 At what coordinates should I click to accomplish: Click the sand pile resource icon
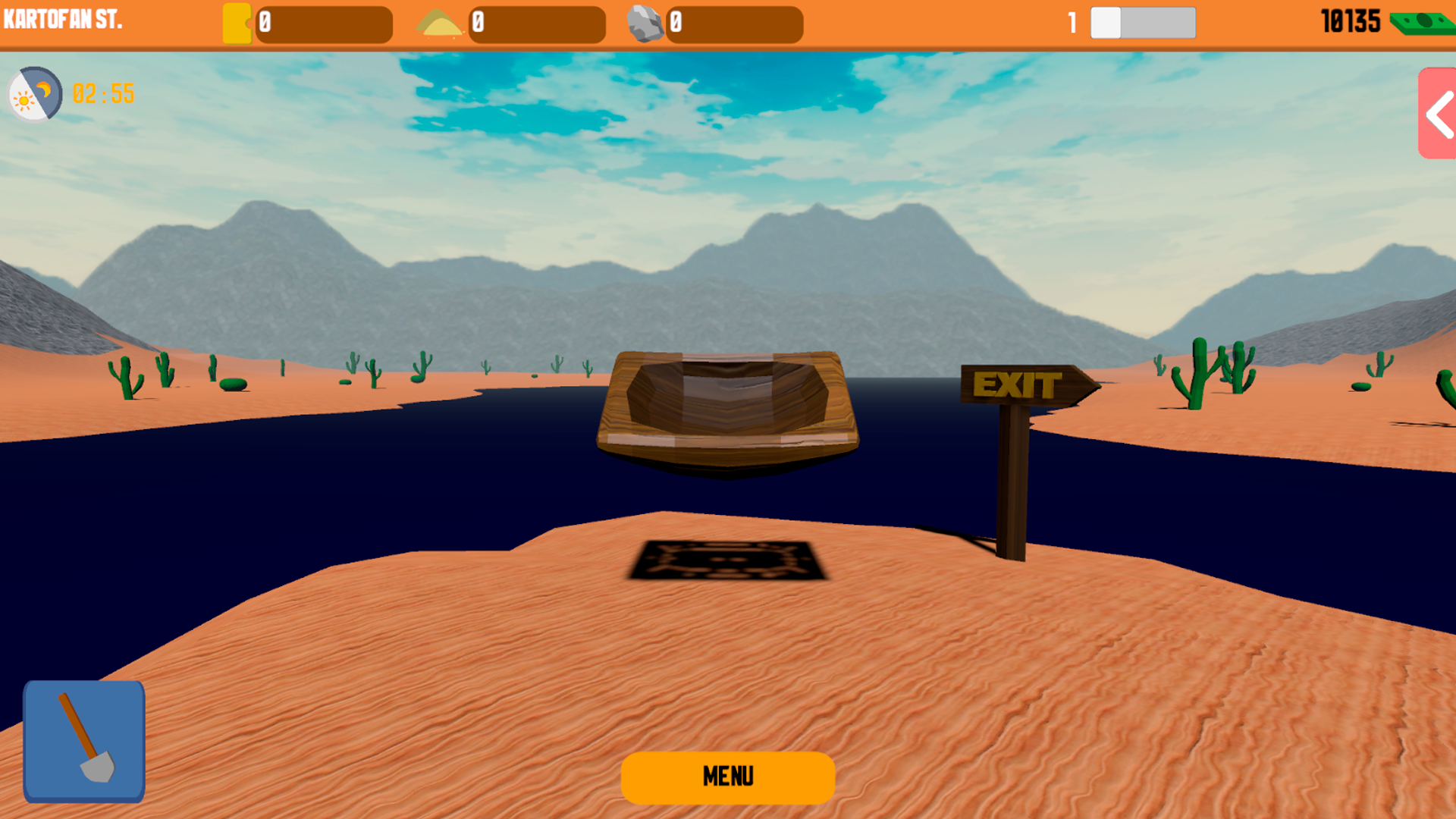(441, 23)
